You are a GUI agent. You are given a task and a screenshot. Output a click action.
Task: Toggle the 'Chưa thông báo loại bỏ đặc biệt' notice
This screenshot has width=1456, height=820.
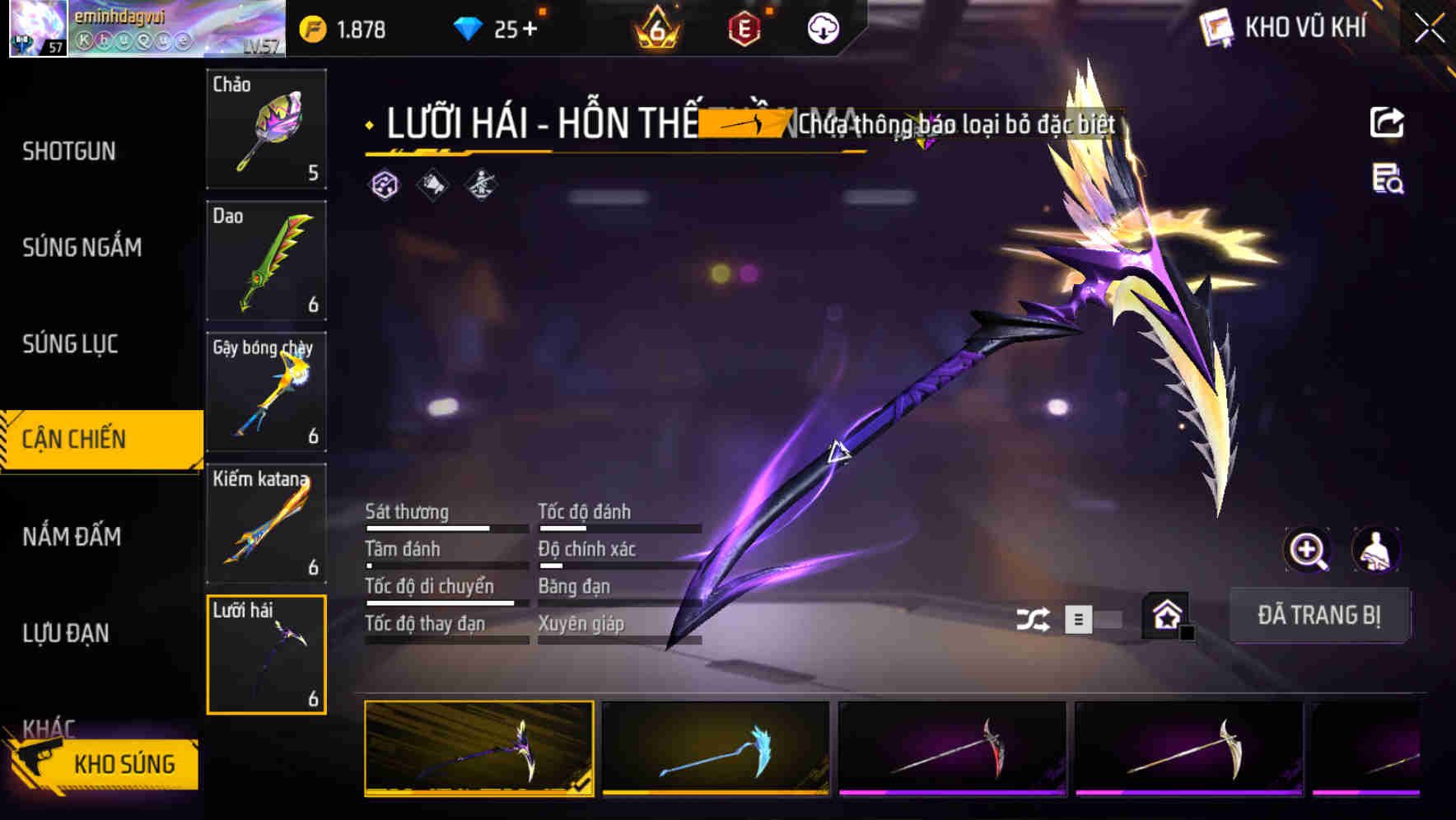(x=958, y=126)
